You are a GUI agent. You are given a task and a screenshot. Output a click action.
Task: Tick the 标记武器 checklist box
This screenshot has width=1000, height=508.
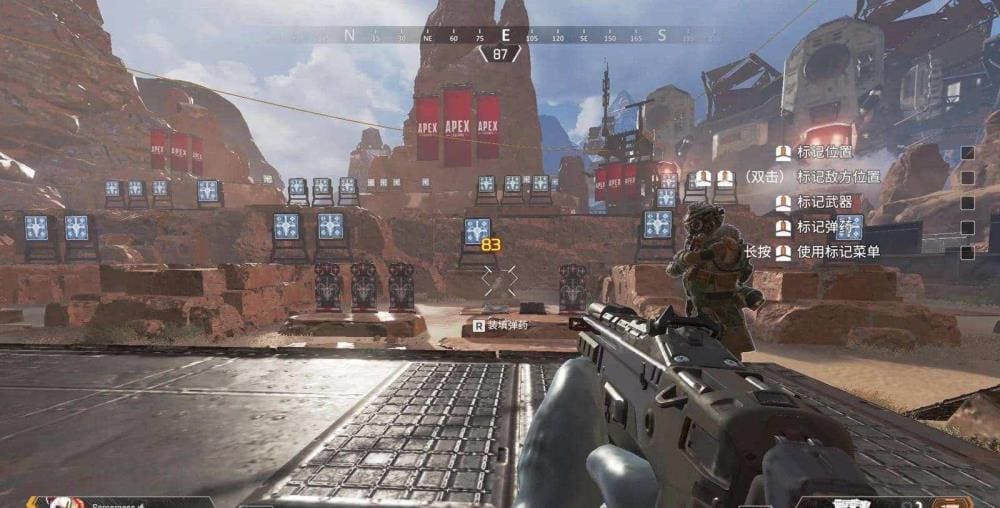coord(967,203)
